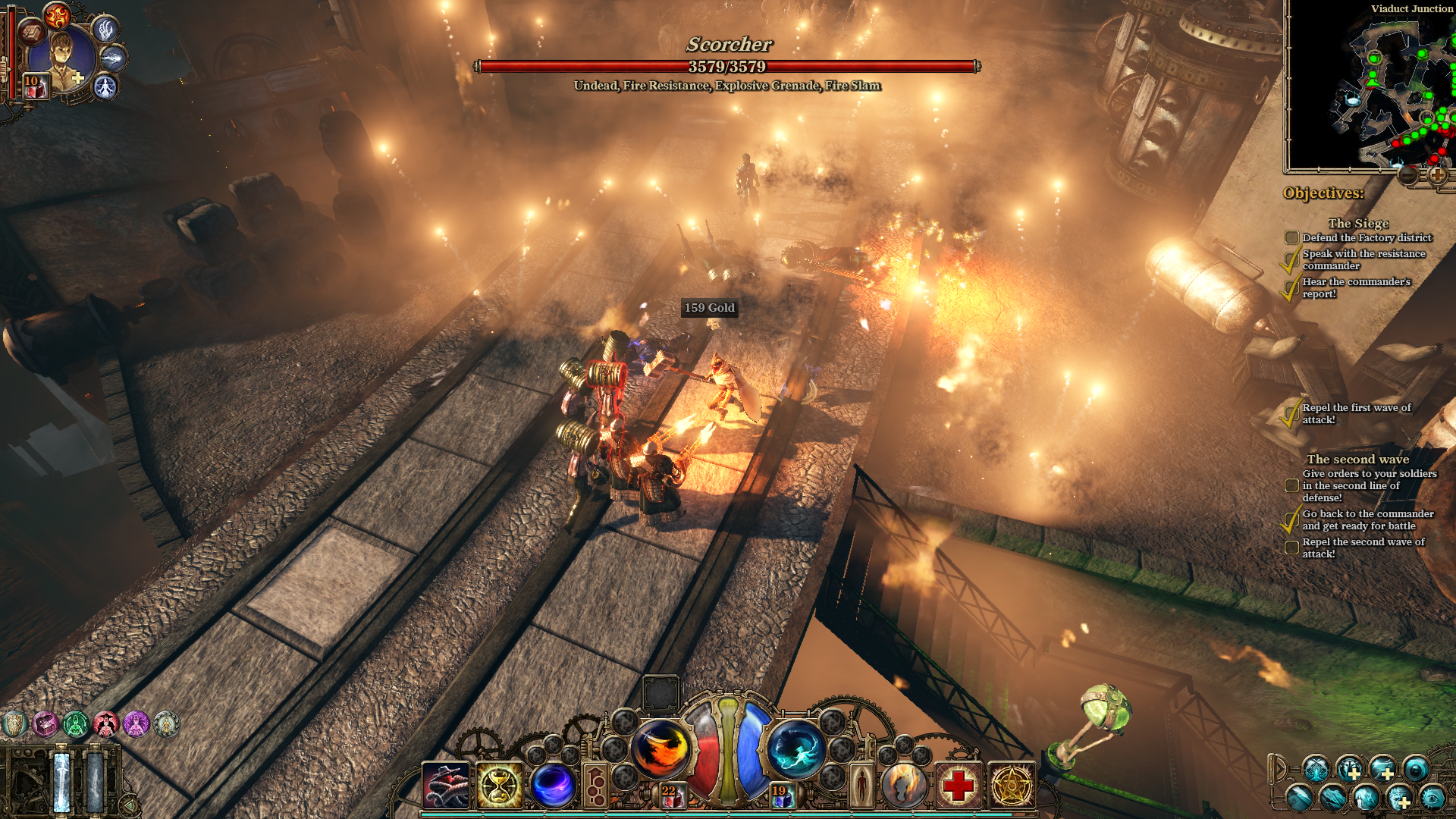1456x819 pixels.
Task: Click Scorcher's red health bar
Action: coord(728,67)
